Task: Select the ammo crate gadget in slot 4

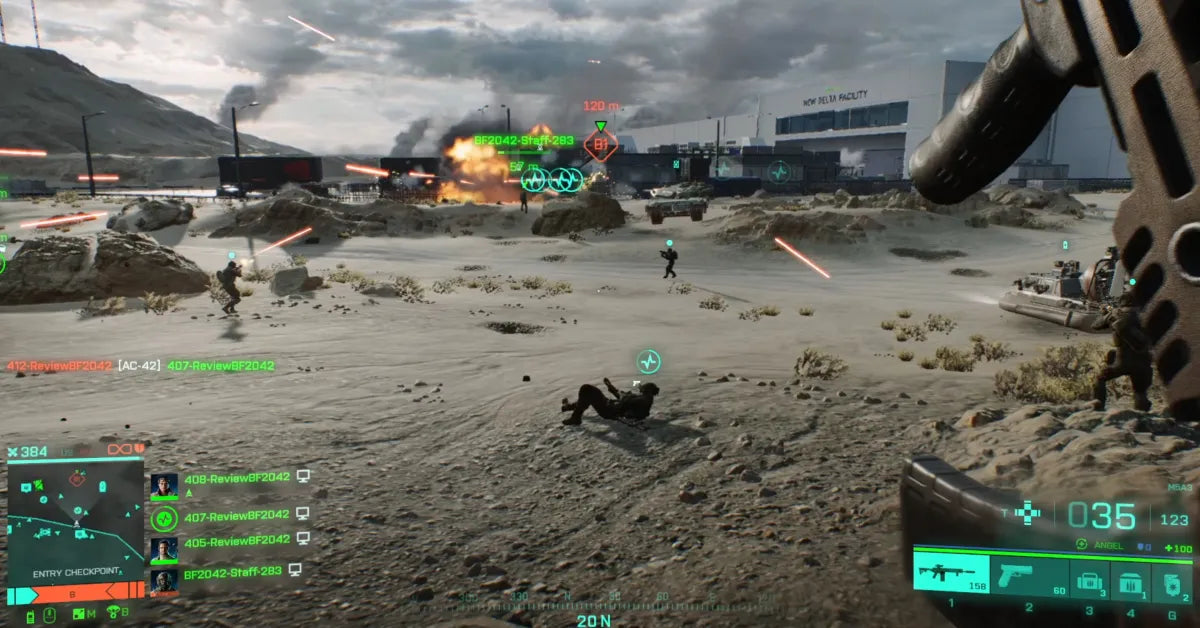Action: pyautogui.click(x=1130, y=579)
